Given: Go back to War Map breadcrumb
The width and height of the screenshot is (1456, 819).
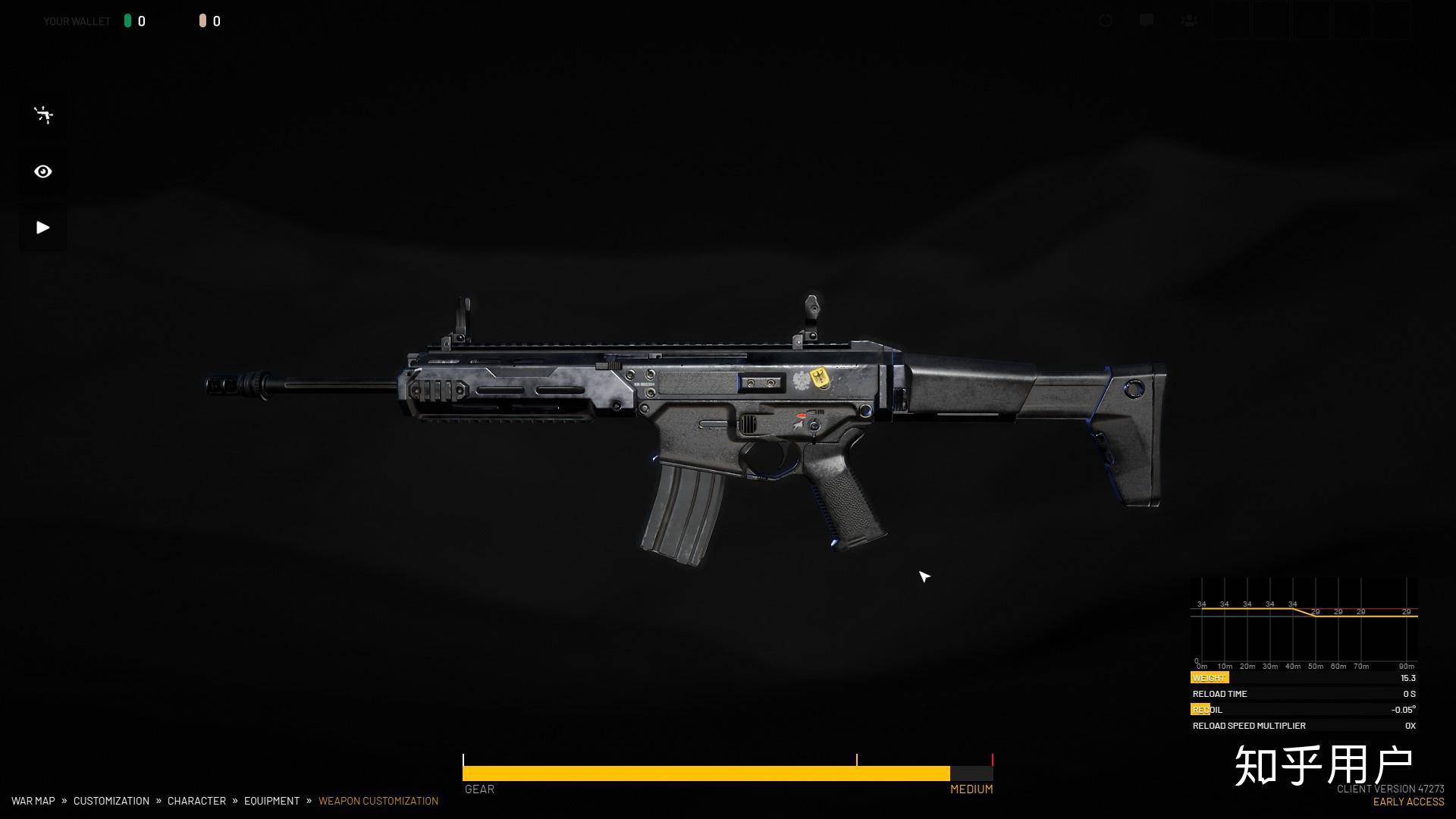Looking at the screenshot, I should tap(33, 801).
